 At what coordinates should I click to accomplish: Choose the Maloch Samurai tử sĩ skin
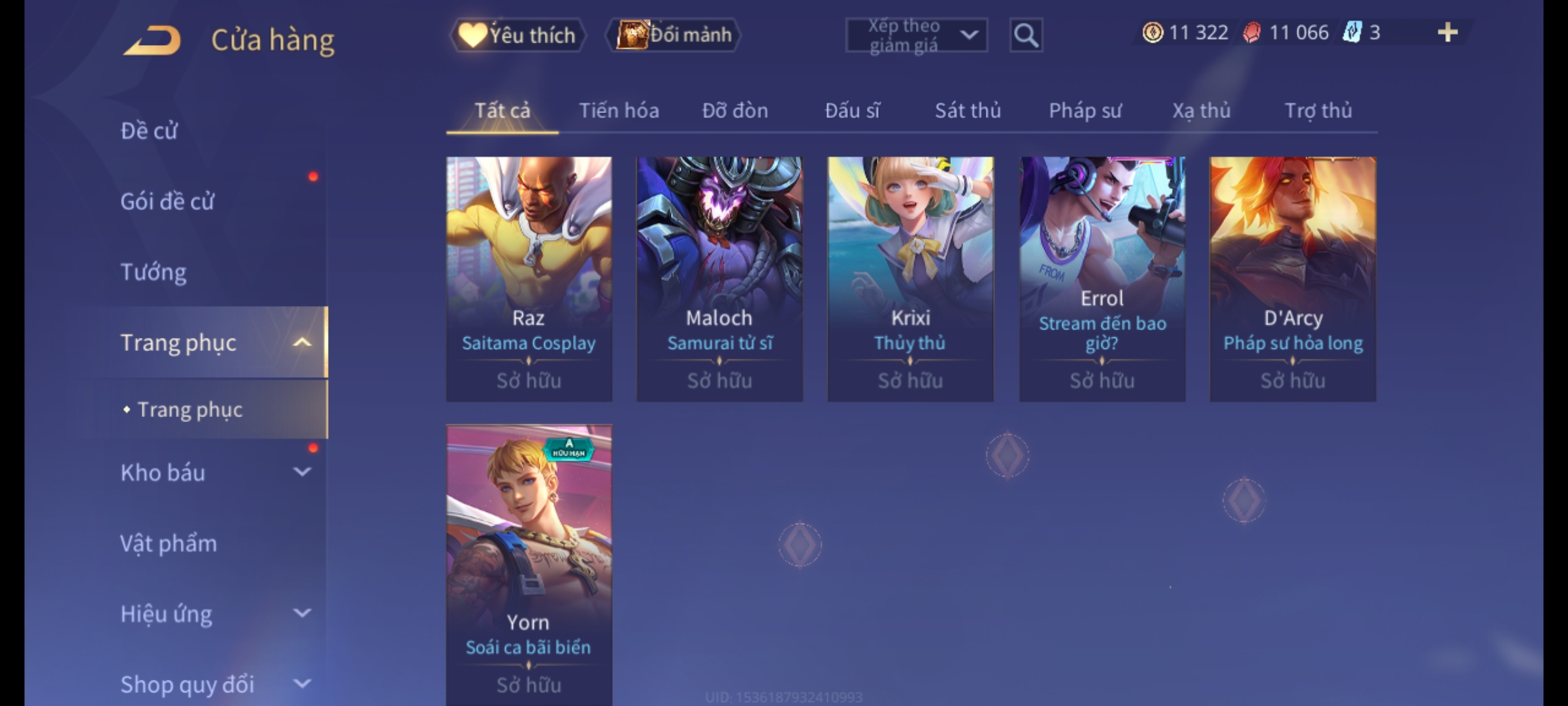pyautogui.click(x=719, y=278)
